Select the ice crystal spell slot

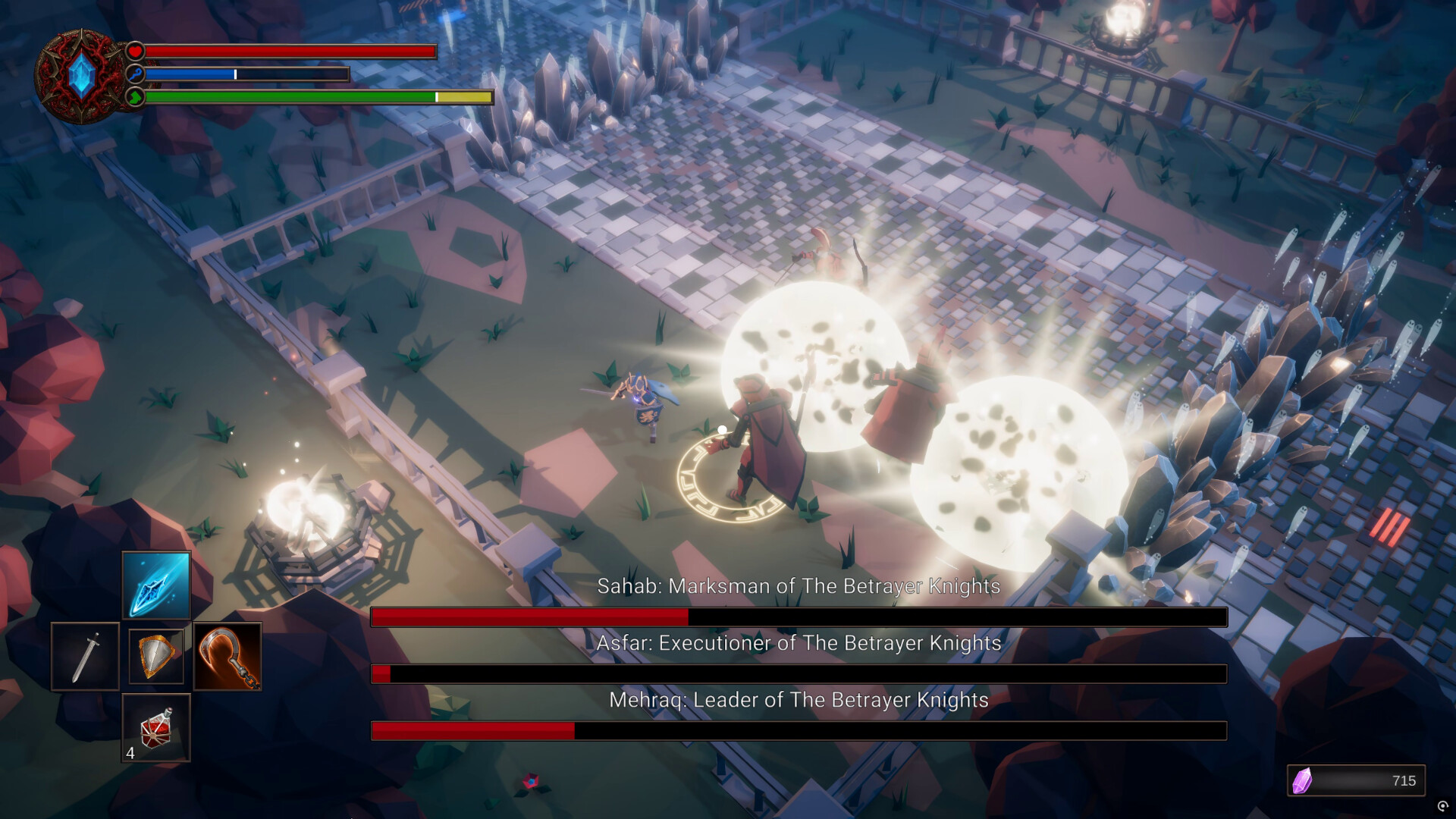[x=156, y=585]
